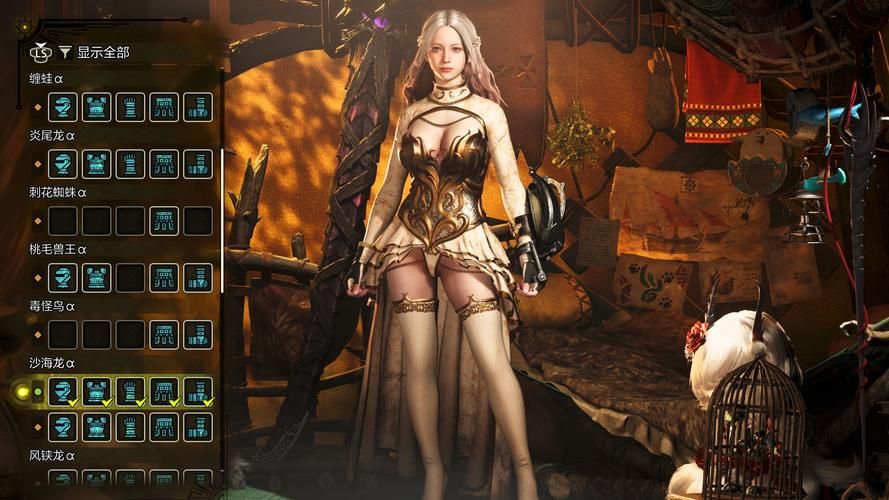The width and height of the screenshot is (889, 500).
Task: Pick the 桃毛兽王α leg armor
Action: [198, 278]
